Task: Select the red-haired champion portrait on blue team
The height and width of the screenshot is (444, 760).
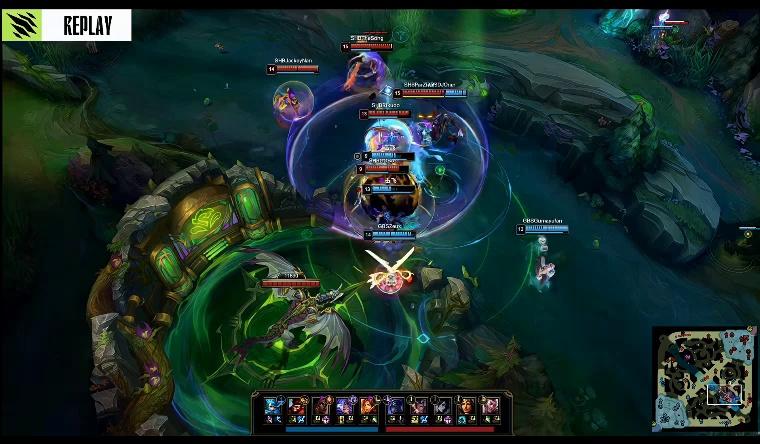Action: tap(368, 406)
